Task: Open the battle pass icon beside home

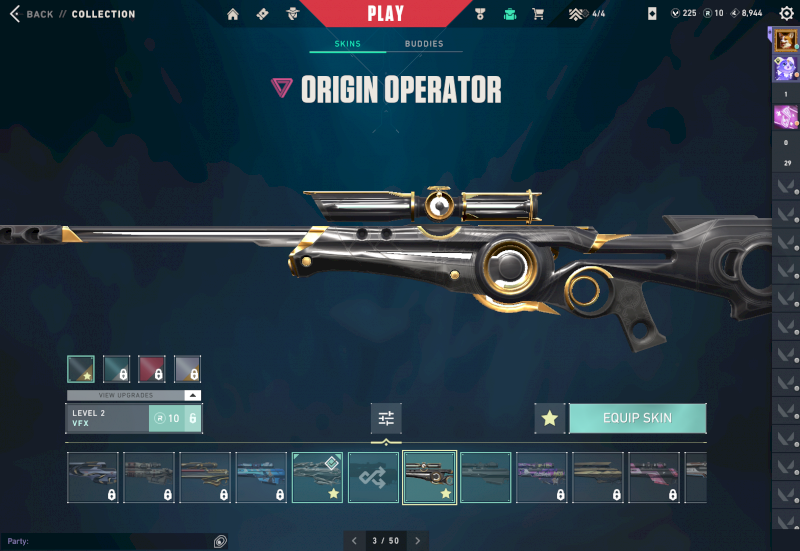Action: pyautogui.click(x=262, y=14)
